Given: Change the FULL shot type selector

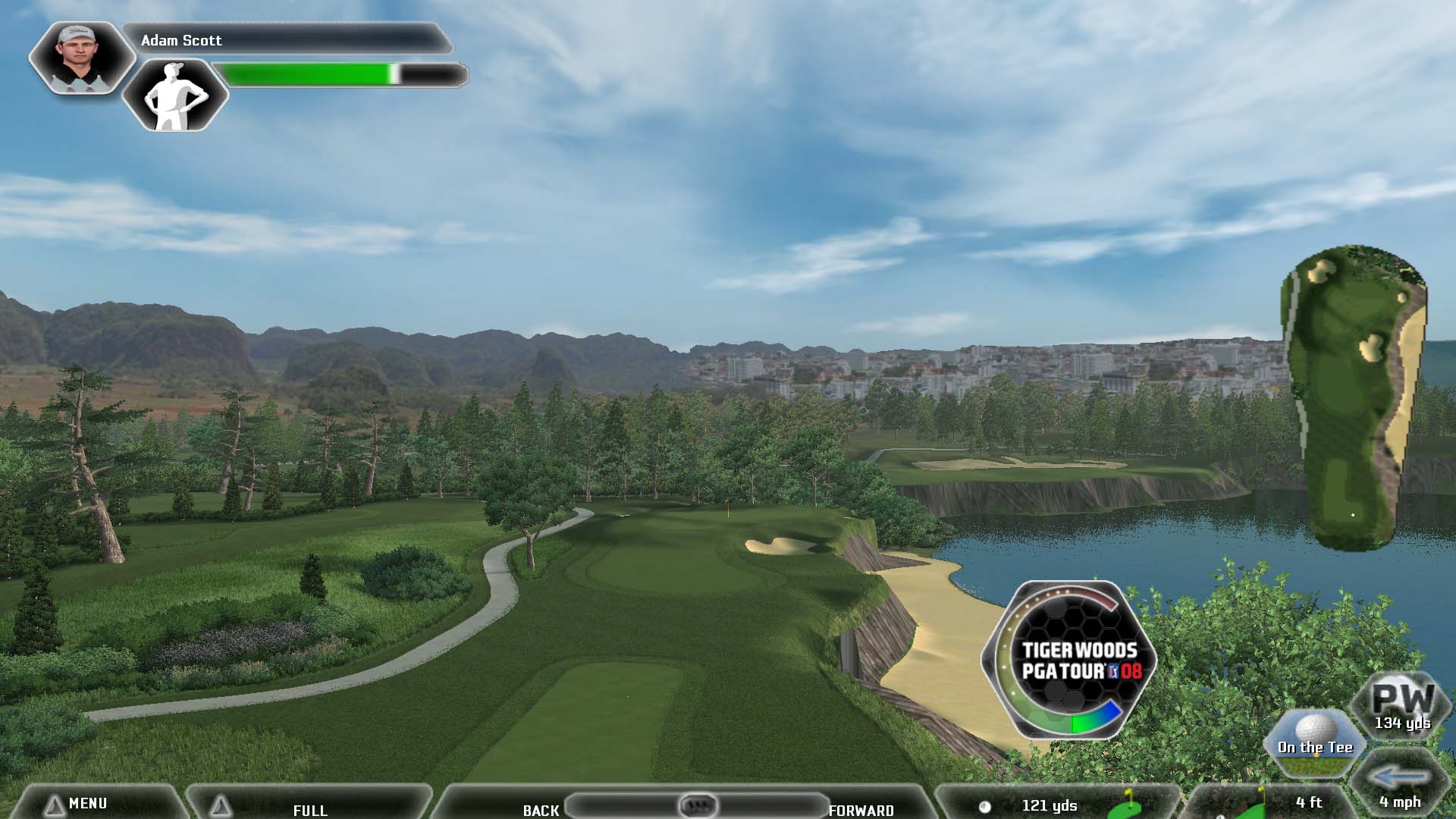Looking at the screenshot, I should (309, 809).
